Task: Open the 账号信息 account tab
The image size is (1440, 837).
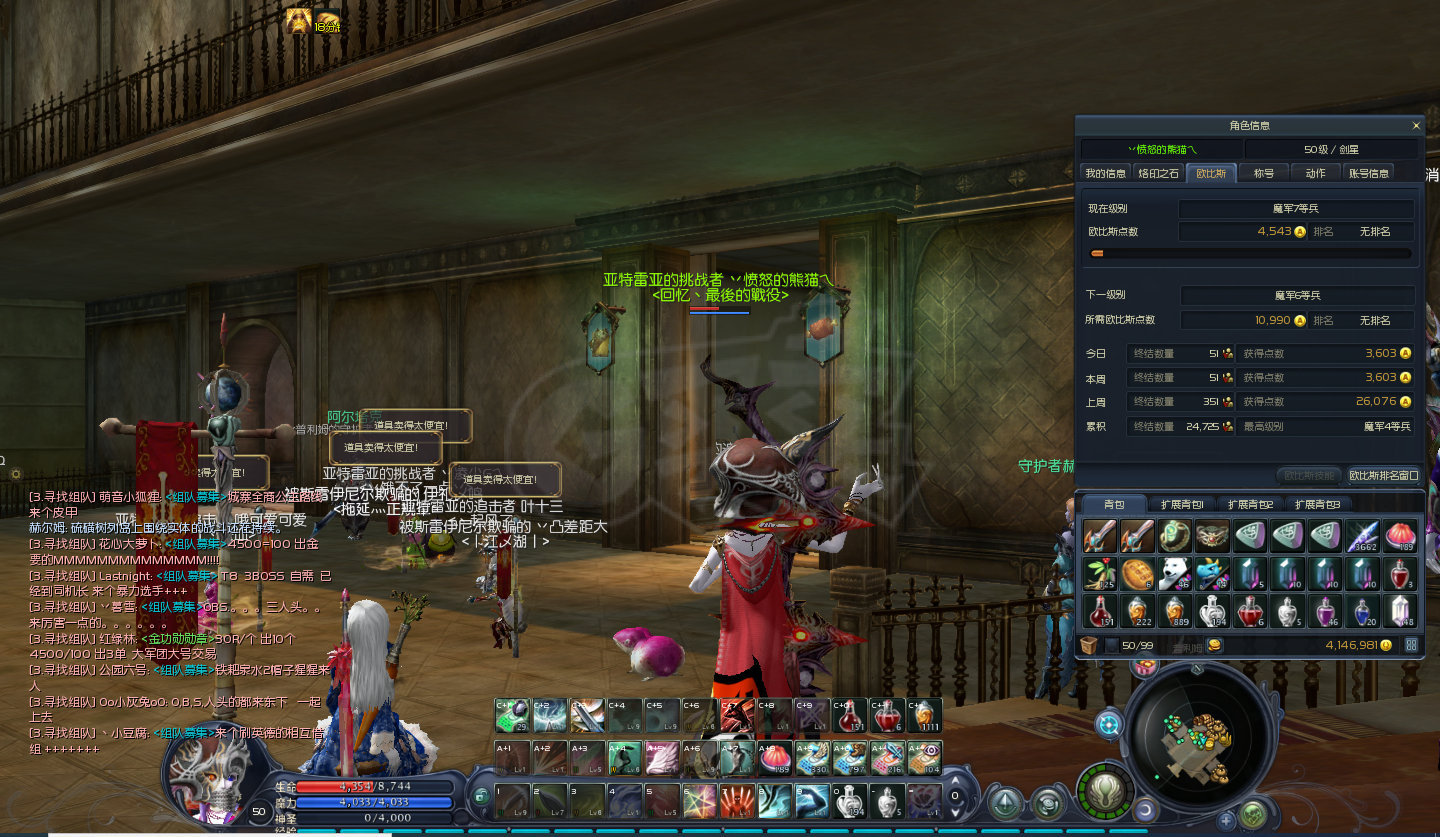Action: coord(1368,173)
